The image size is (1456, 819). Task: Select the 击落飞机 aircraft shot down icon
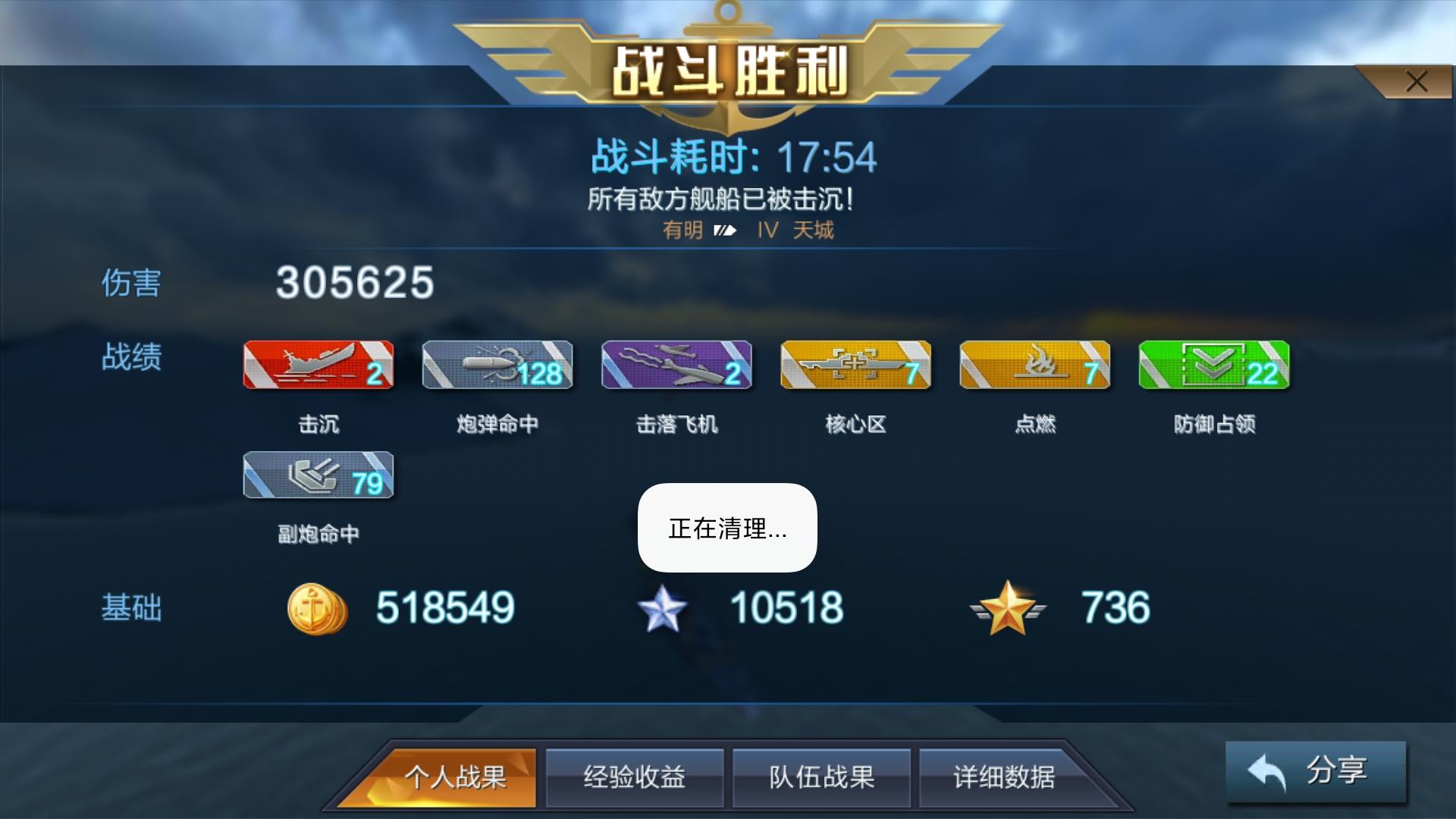[x=676, y=366]
